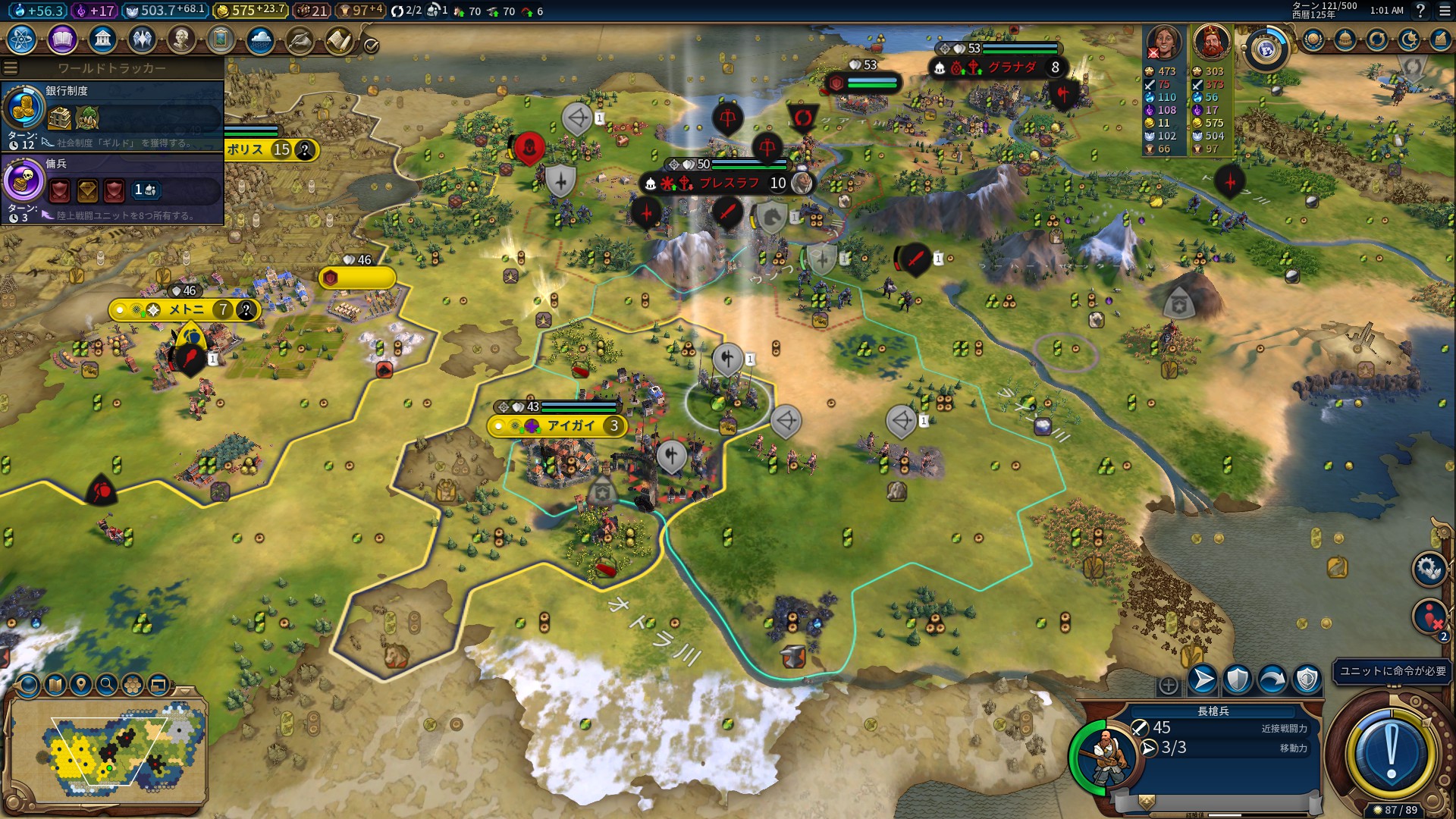The height and width of the screenshot is (819, 1456).
Task: Click the unit move-to arrow action
Action: point(1203,679)
